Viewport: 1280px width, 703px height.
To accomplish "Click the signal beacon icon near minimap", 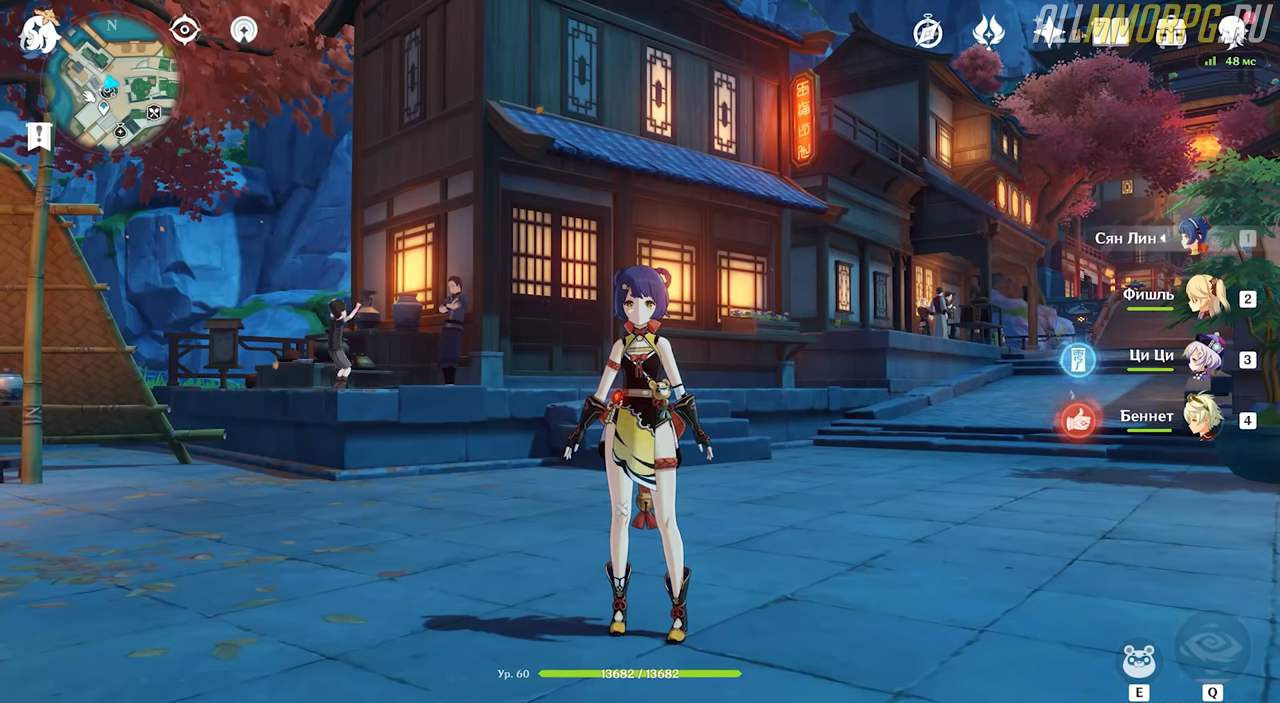I will (243, 30).
